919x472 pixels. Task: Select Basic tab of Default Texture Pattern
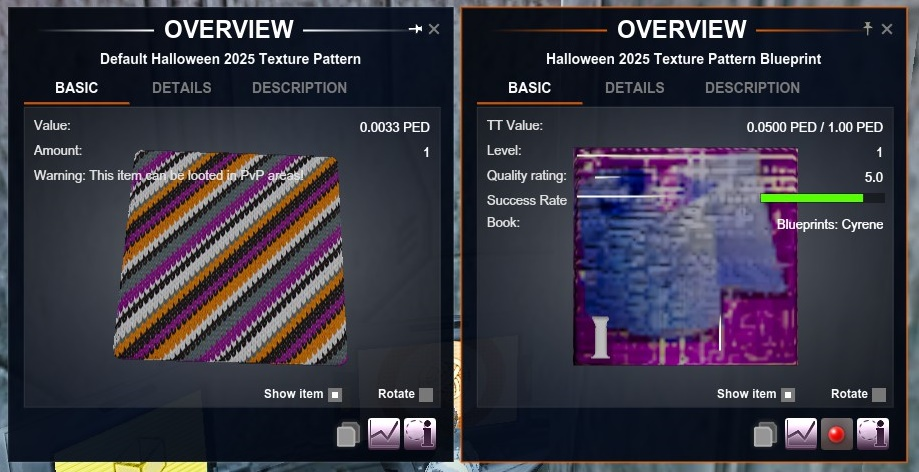(77, 88)
